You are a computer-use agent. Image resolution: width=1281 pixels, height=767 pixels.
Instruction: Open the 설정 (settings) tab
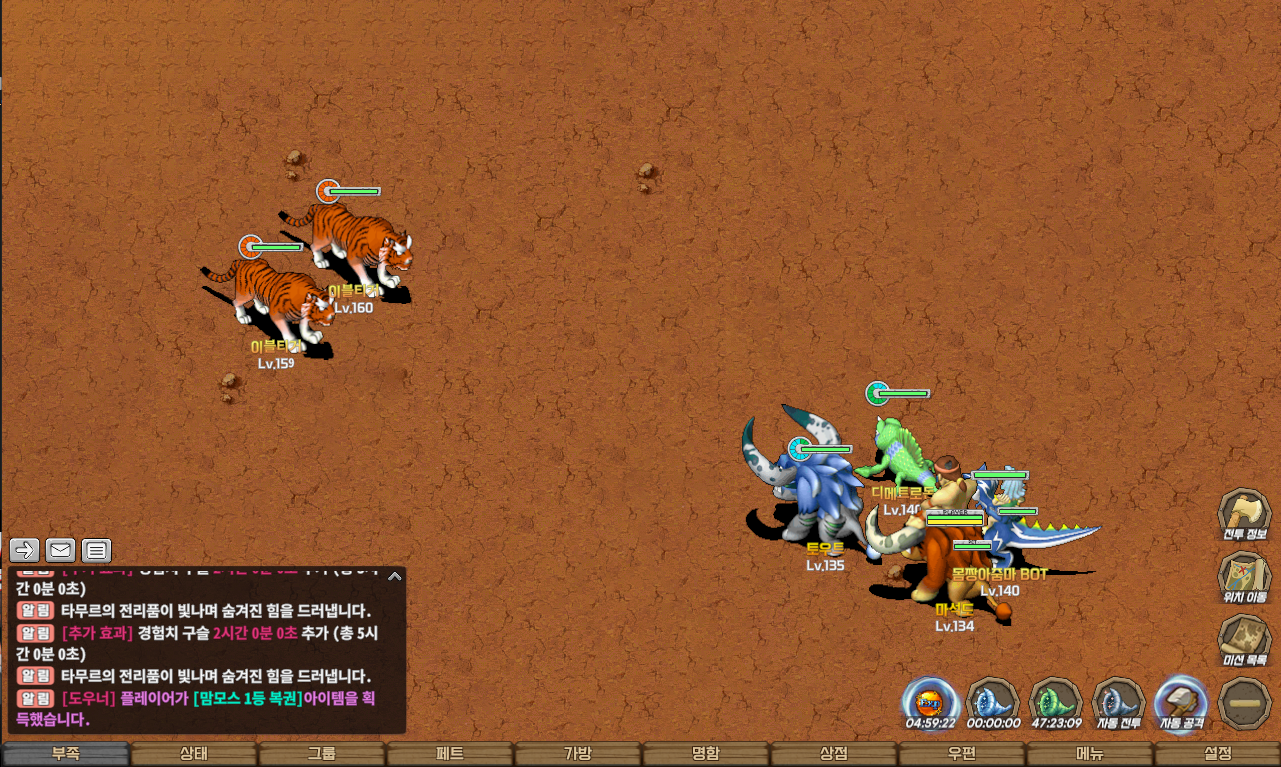click(x=1218, y=754)
